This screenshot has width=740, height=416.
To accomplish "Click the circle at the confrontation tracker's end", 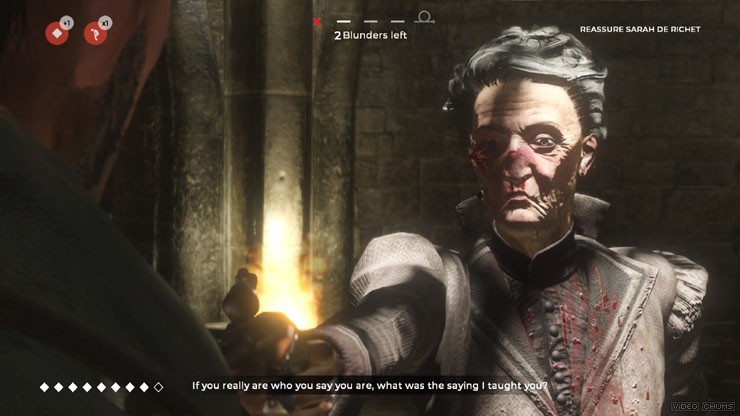I will (x=425, y=17).
